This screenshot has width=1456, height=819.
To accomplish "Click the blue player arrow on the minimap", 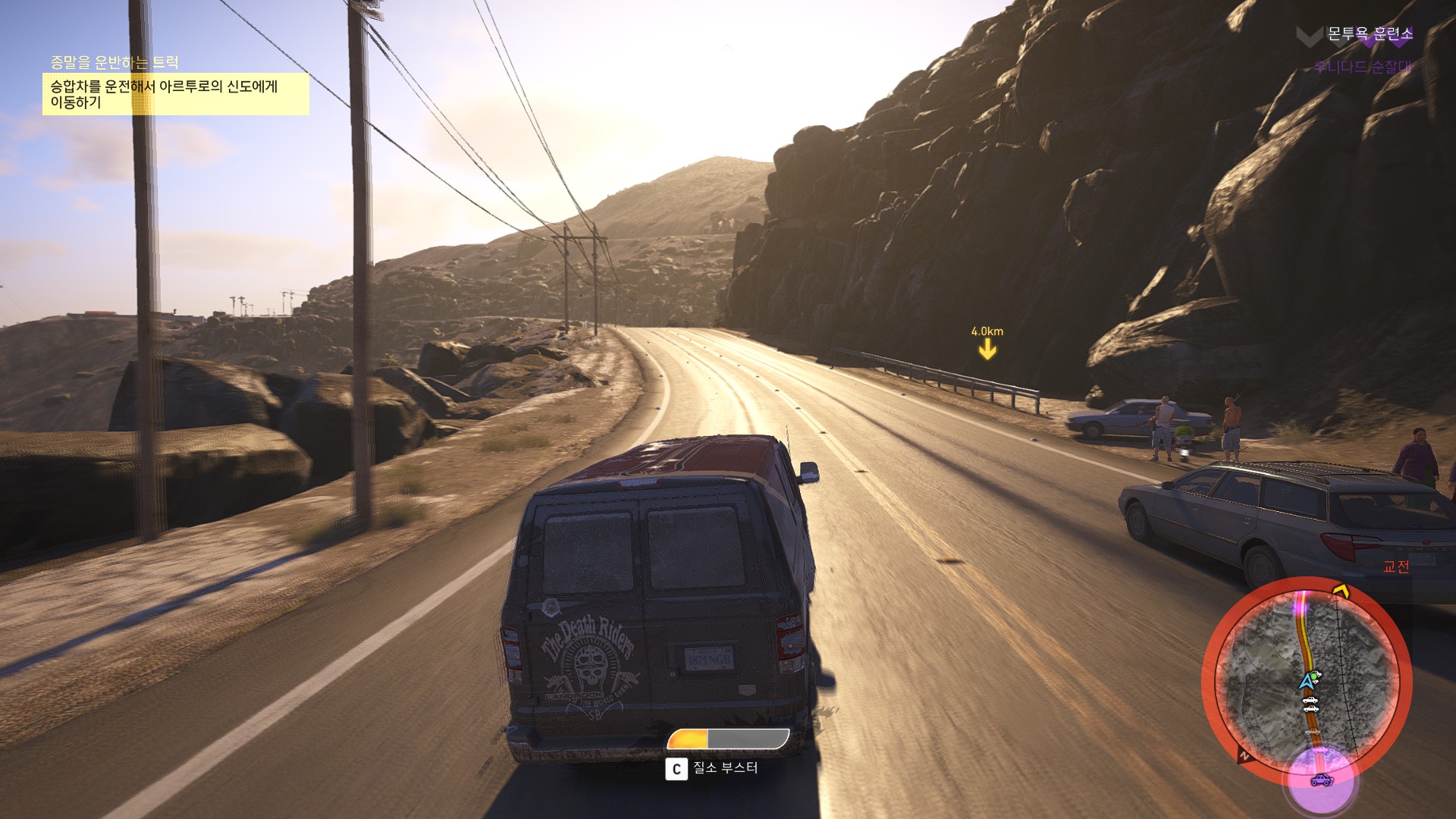I will coord(1307,681).
